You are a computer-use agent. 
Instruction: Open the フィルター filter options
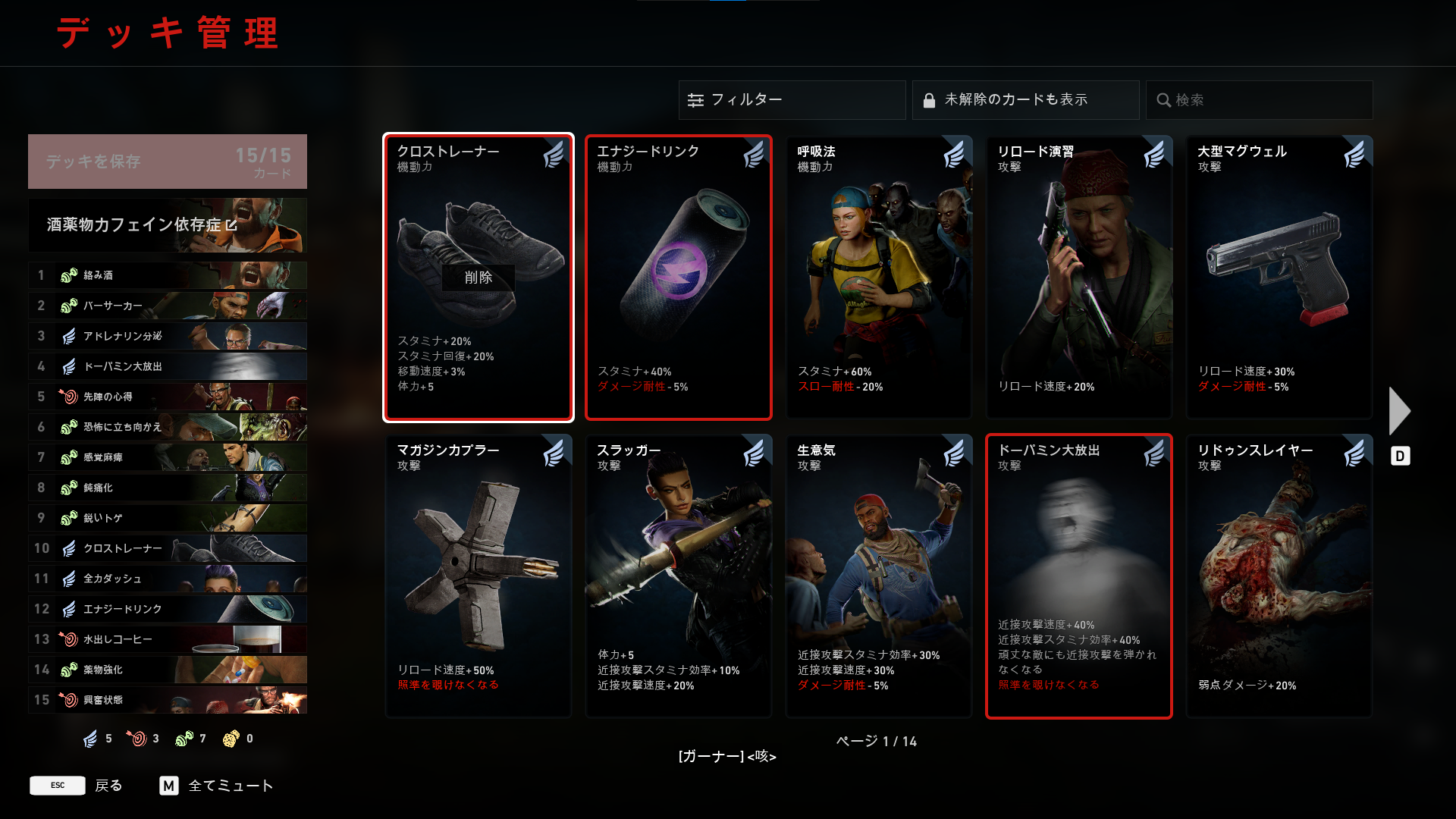coord(792,100)
